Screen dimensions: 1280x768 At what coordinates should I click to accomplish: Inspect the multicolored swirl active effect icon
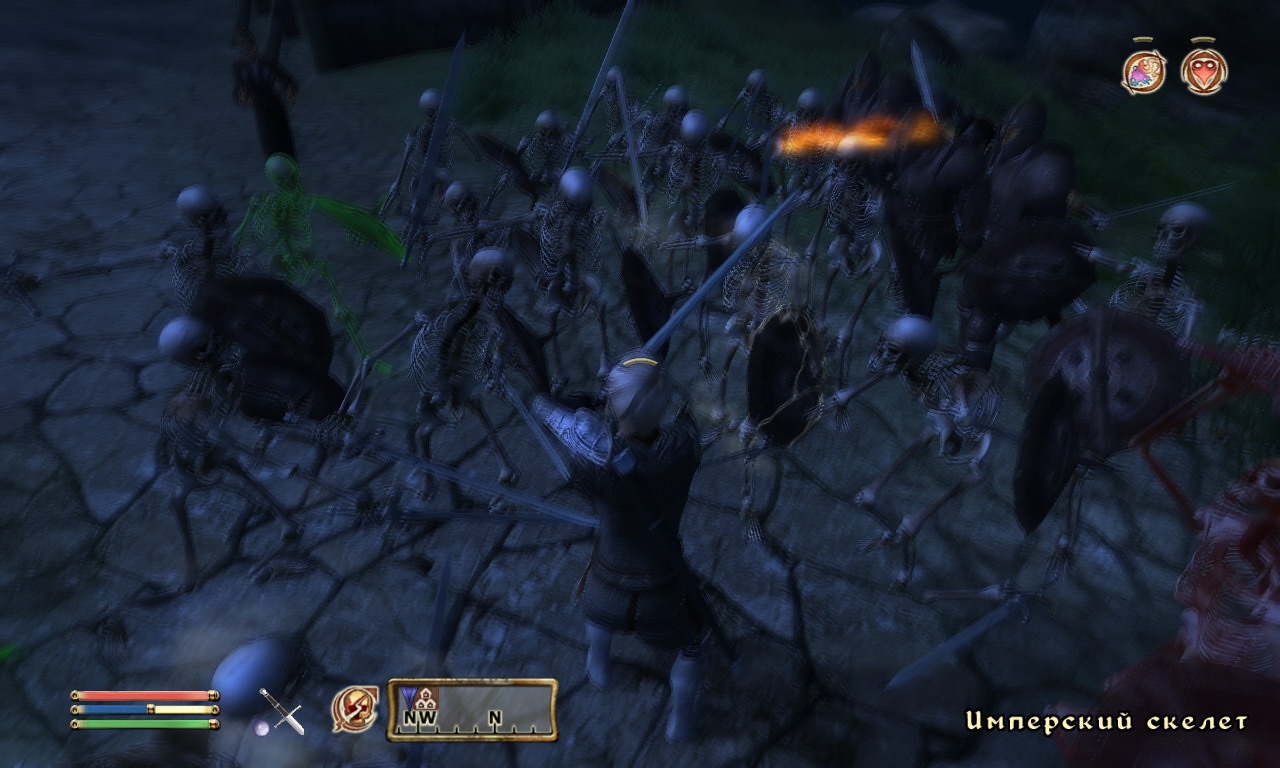[x=1143, y=71]
